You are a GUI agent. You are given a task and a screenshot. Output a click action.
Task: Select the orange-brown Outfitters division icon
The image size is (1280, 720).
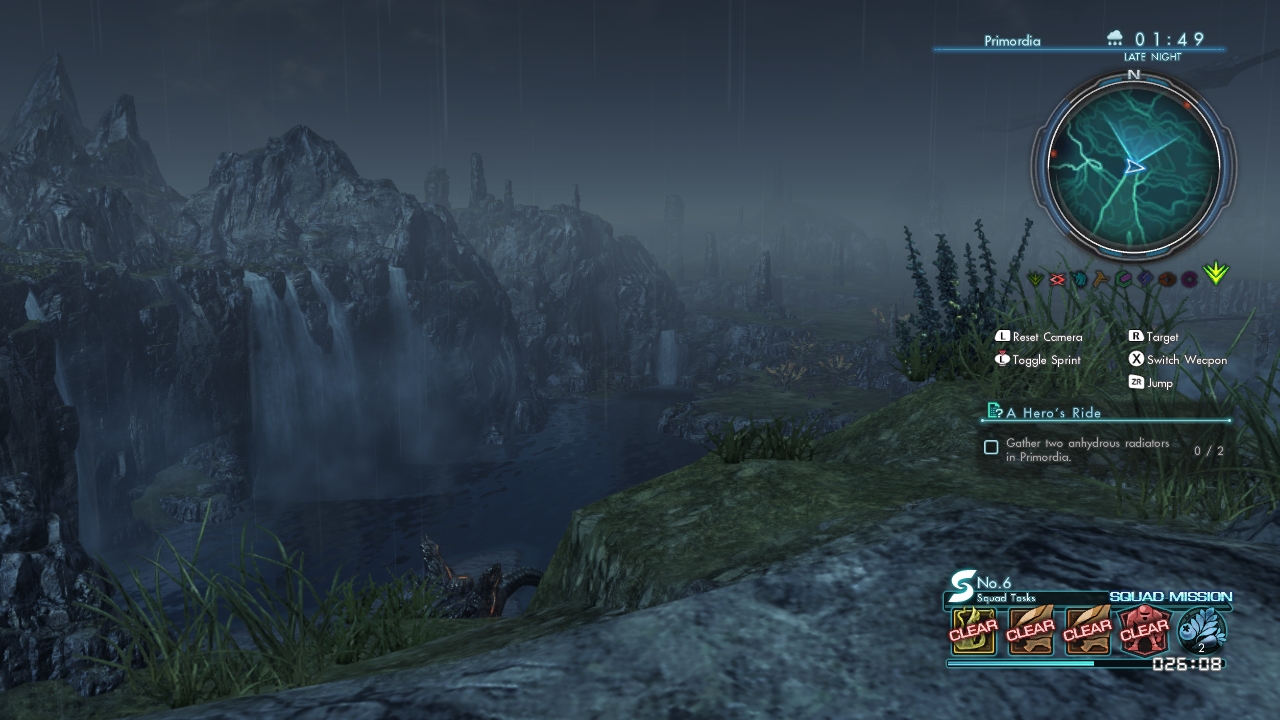[1167, 279]
